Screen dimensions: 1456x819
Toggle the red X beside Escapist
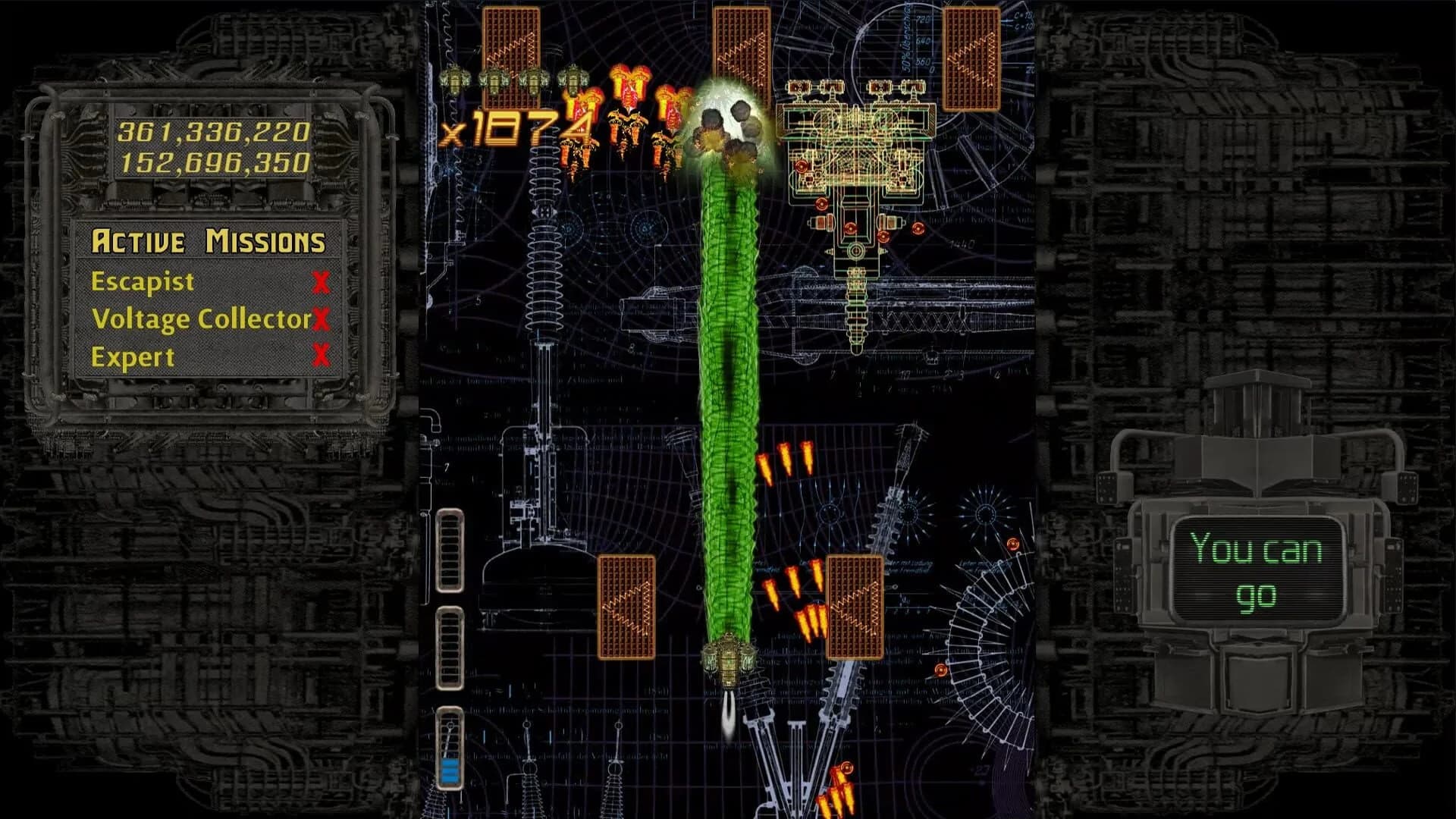click(322, 282)
